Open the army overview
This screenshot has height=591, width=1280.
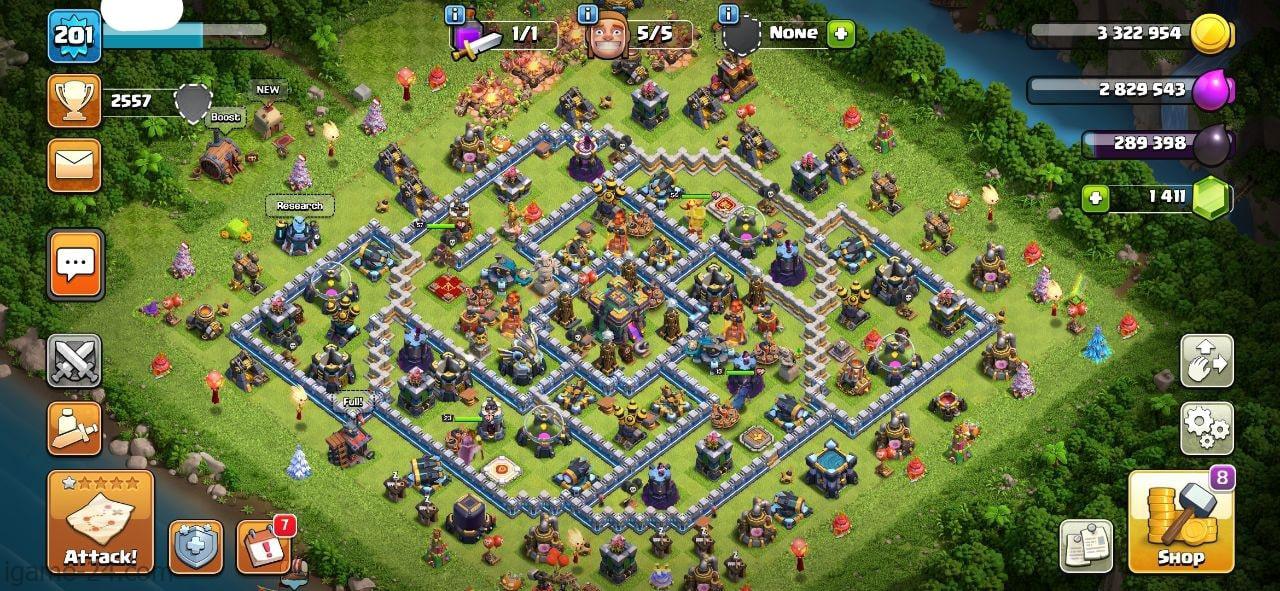tap(75, 428)
